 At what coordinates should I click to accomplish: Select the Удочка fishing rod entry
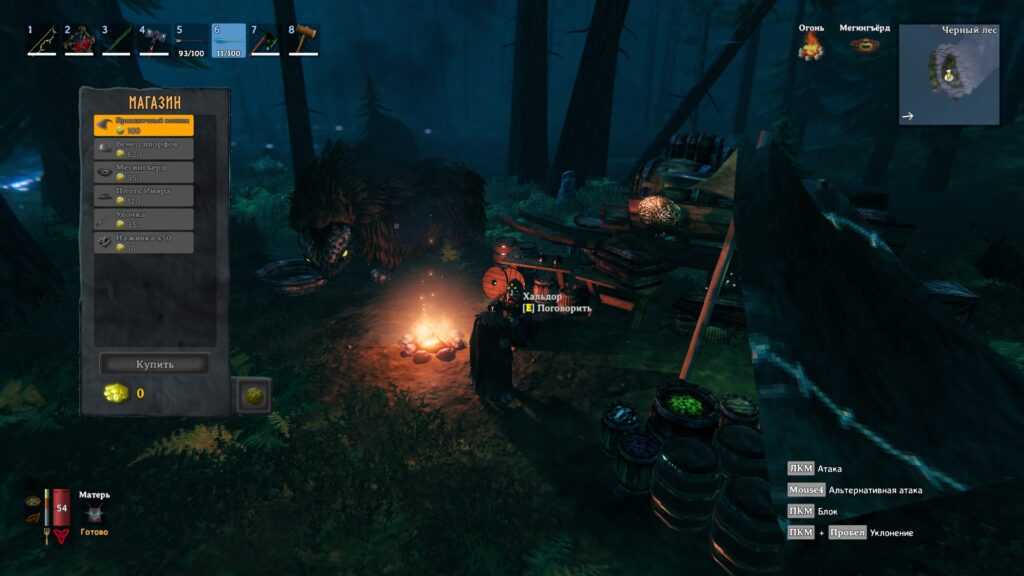pos(144,219)
